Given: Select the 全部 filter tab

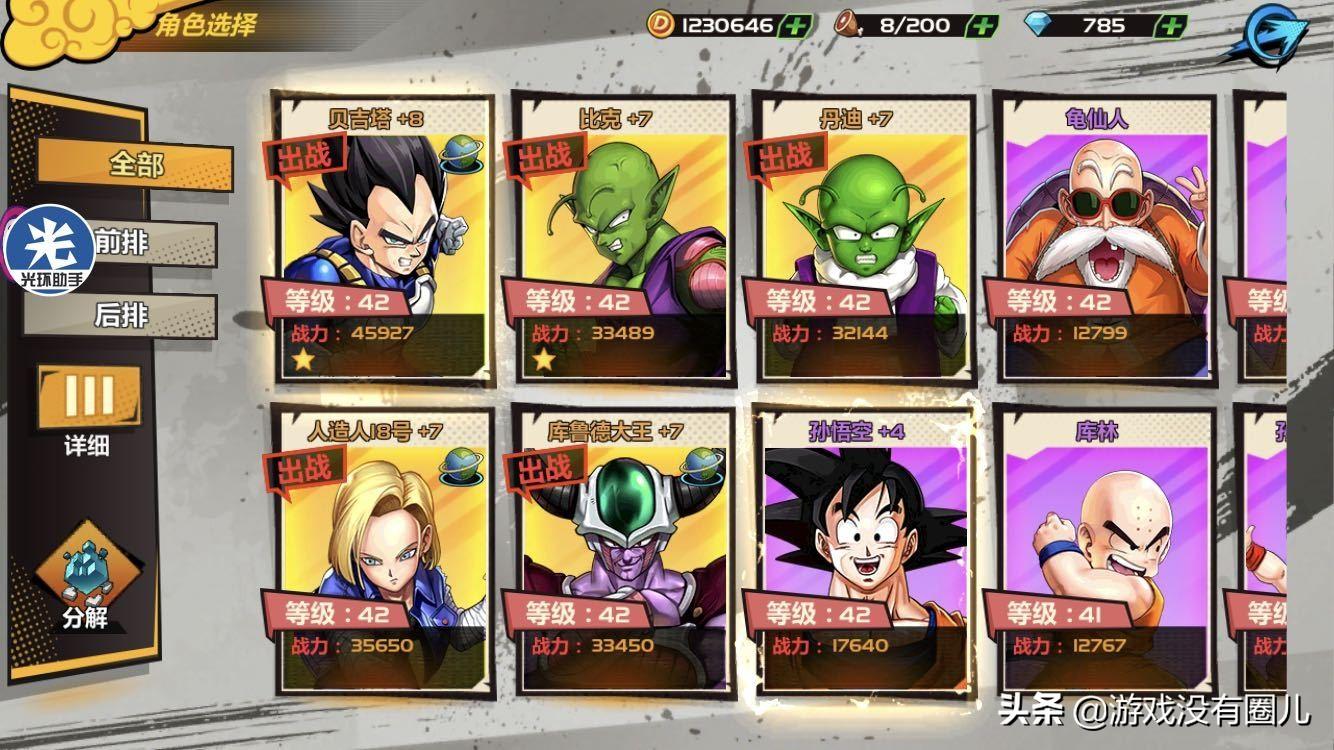Looking at the screenshot, I should (136, 164).
